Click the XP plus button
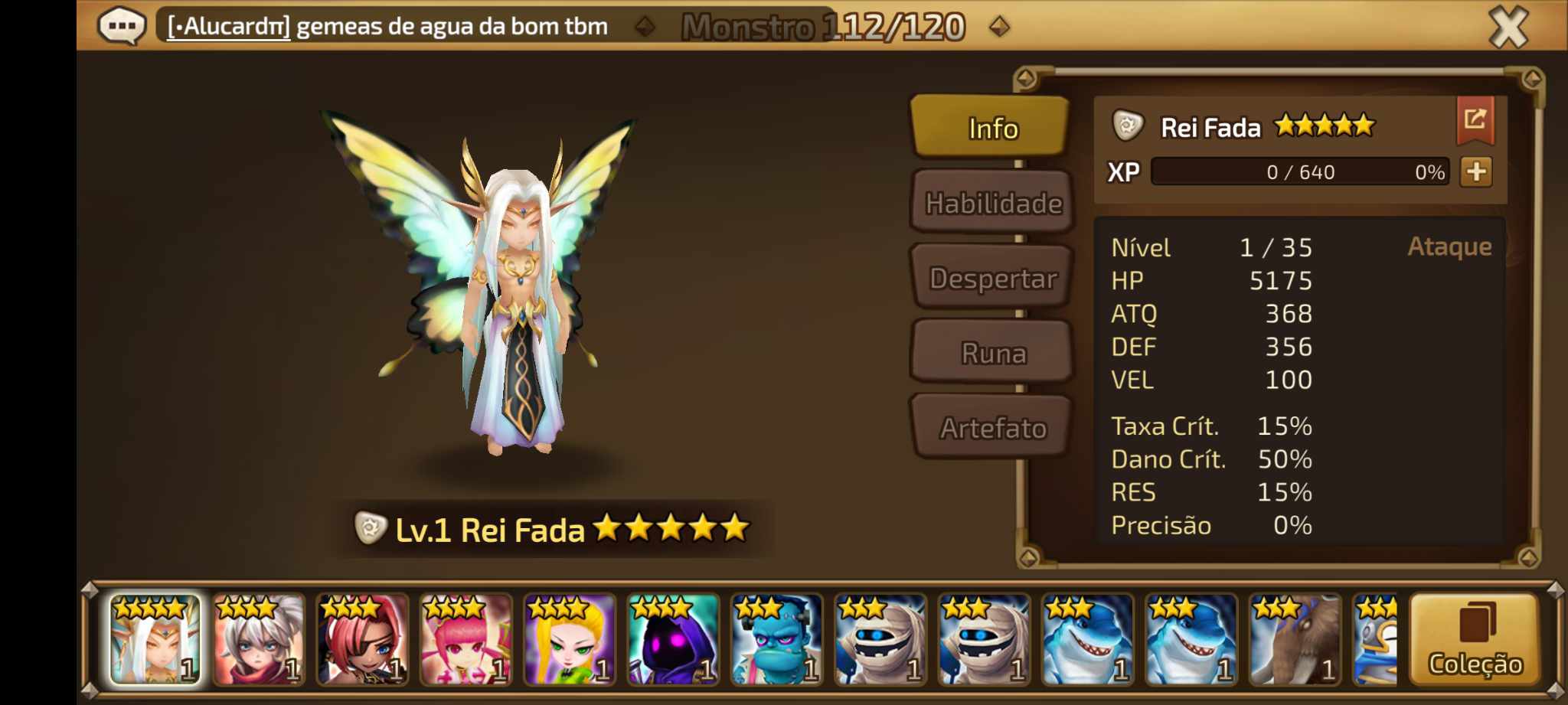 click(1476, 171)
